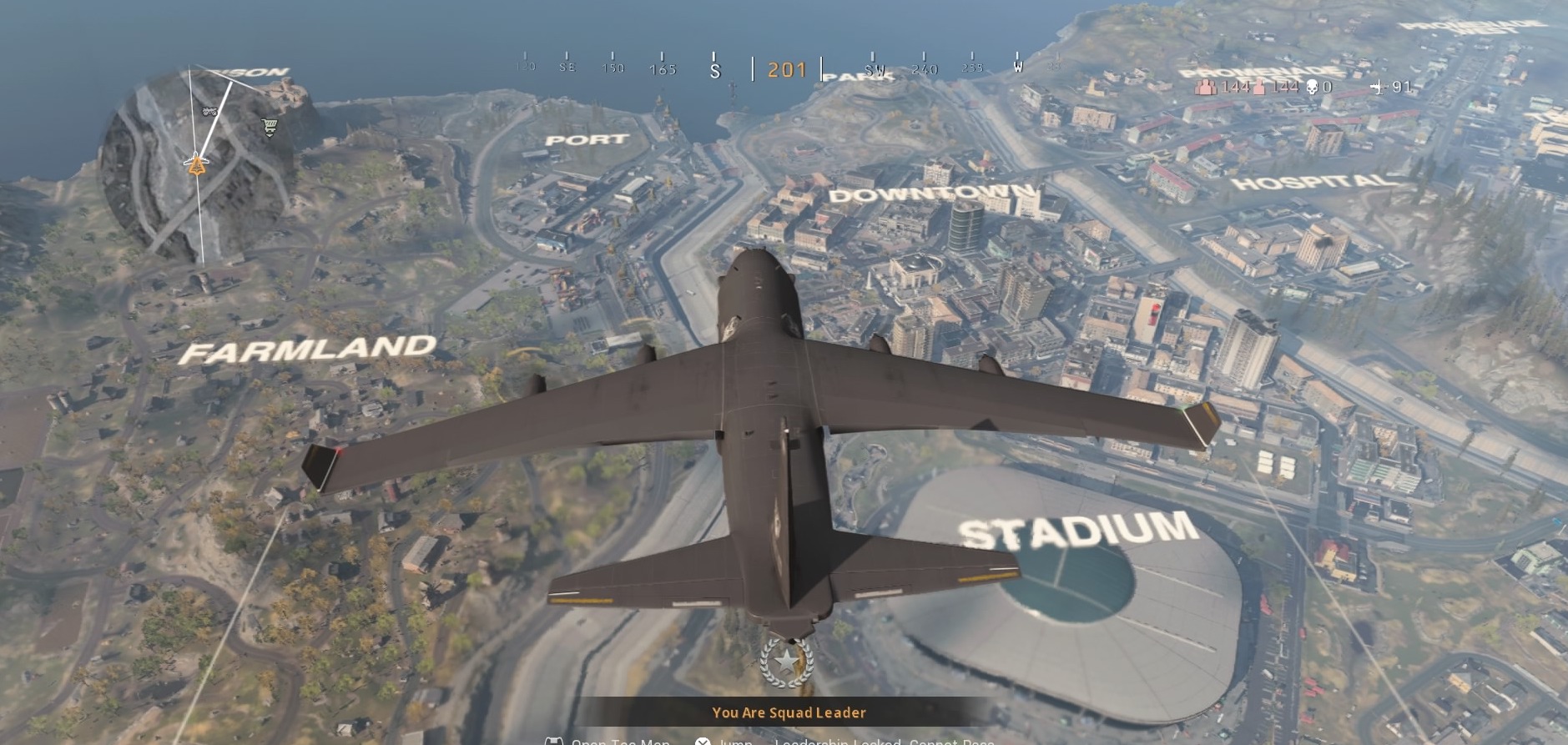Click the single soldier icon beside the second 144
Viewport: 1568px width, 745px height.
1259,87
